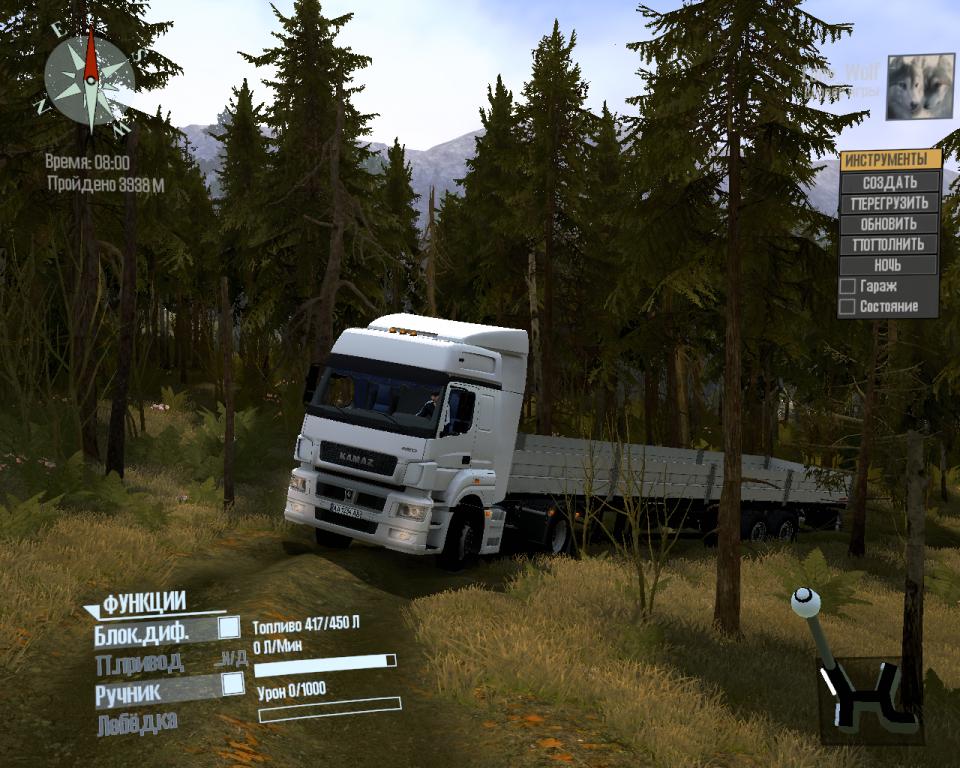Toggle the Гараж checkbox
Image resolution: width=960 pixels, height=768 pixels.
847,286
